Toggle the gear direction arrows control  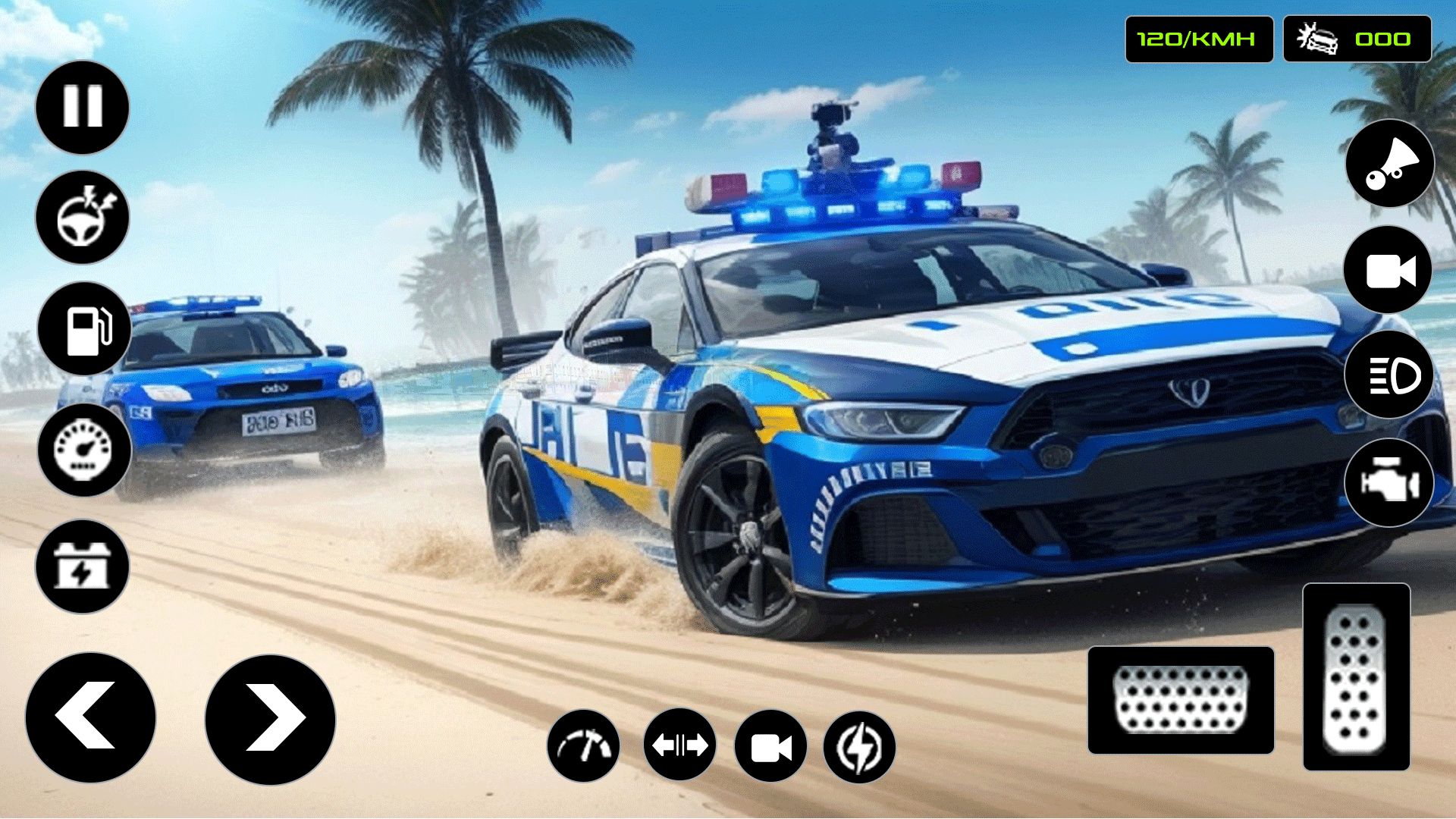point(679,745)
